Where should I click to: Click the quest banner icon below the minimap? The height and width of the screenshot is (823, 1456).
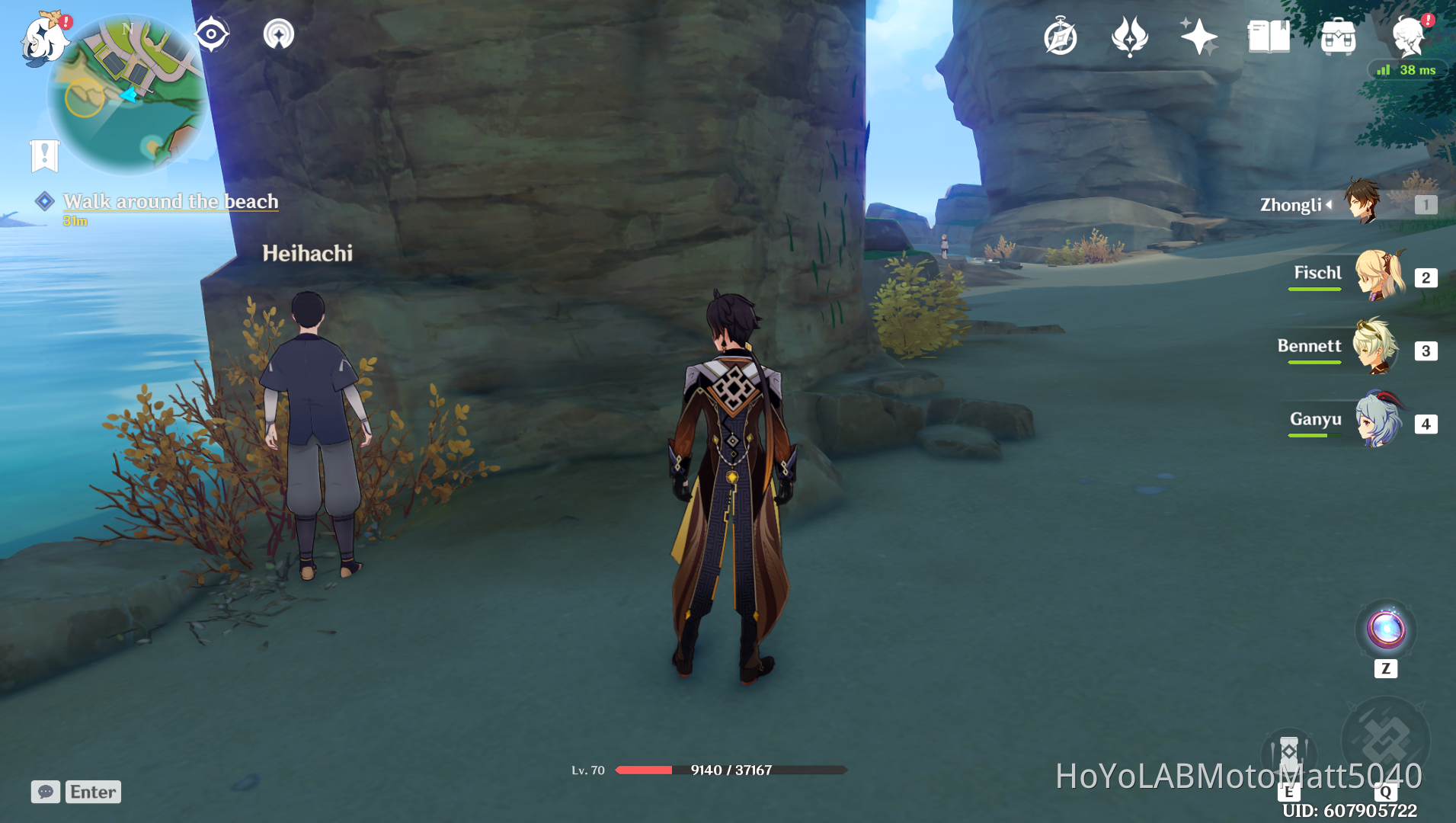pyautogui.click(x=46, y=156)
